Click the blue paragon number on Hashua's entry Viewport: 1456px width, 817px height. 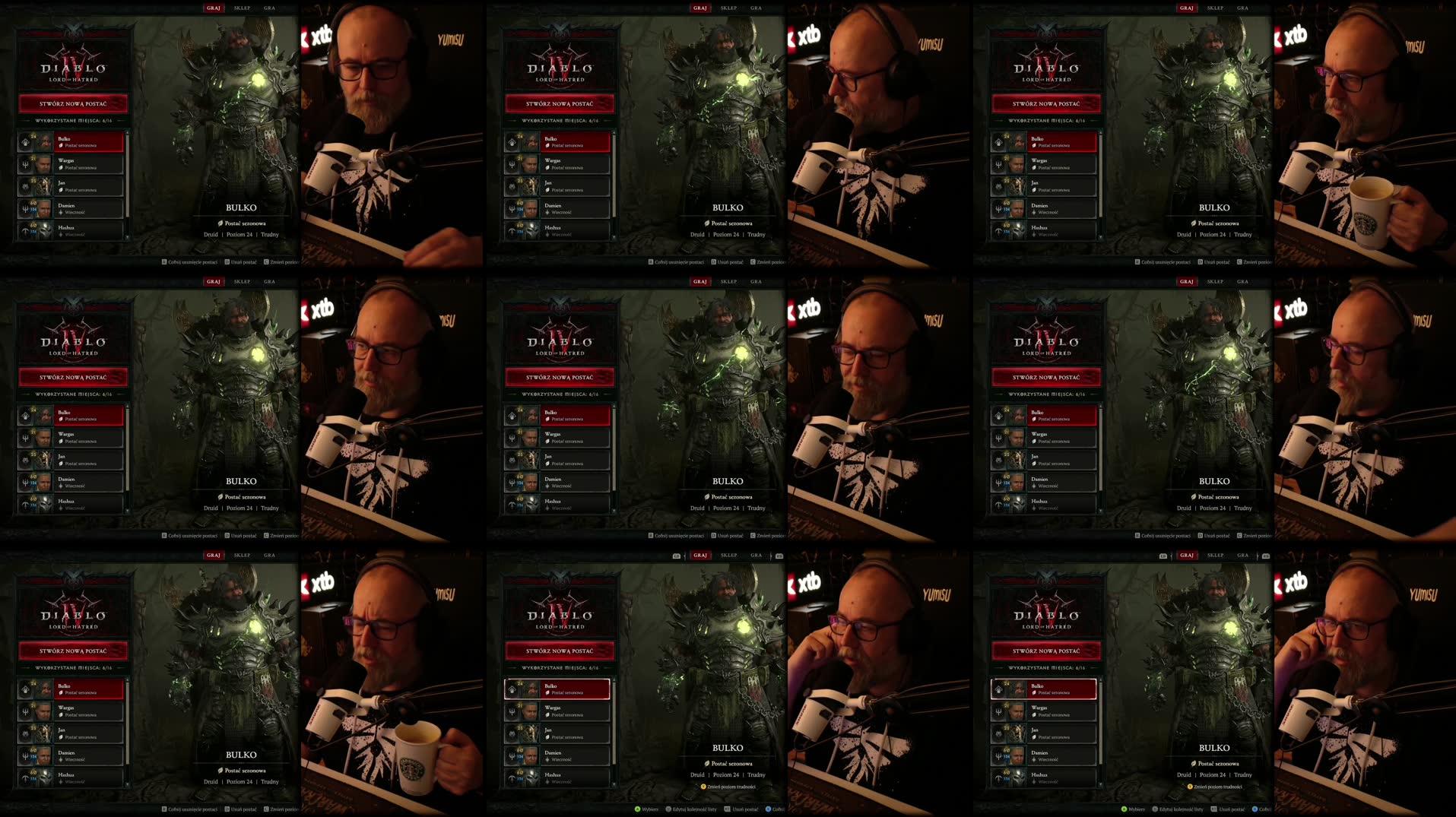tap(519, 779)
